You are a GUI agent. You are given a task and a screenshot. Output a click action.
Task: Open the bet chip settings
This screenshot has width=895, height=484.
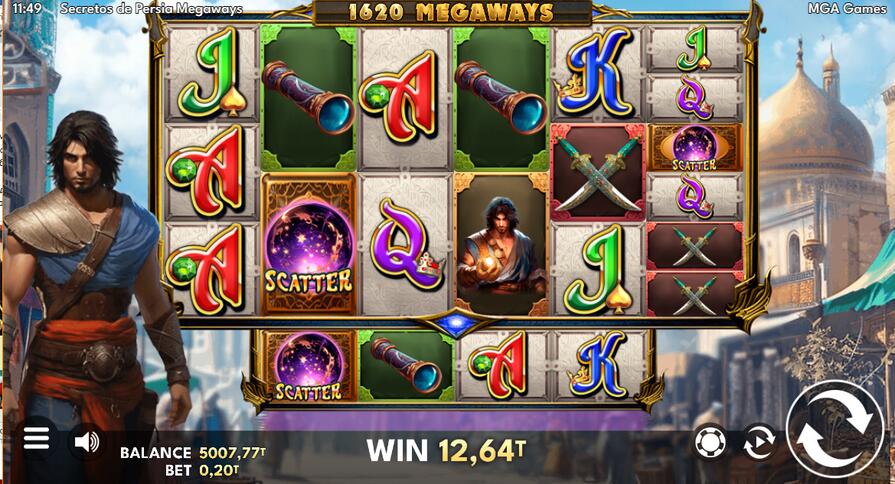pos(709,440)
